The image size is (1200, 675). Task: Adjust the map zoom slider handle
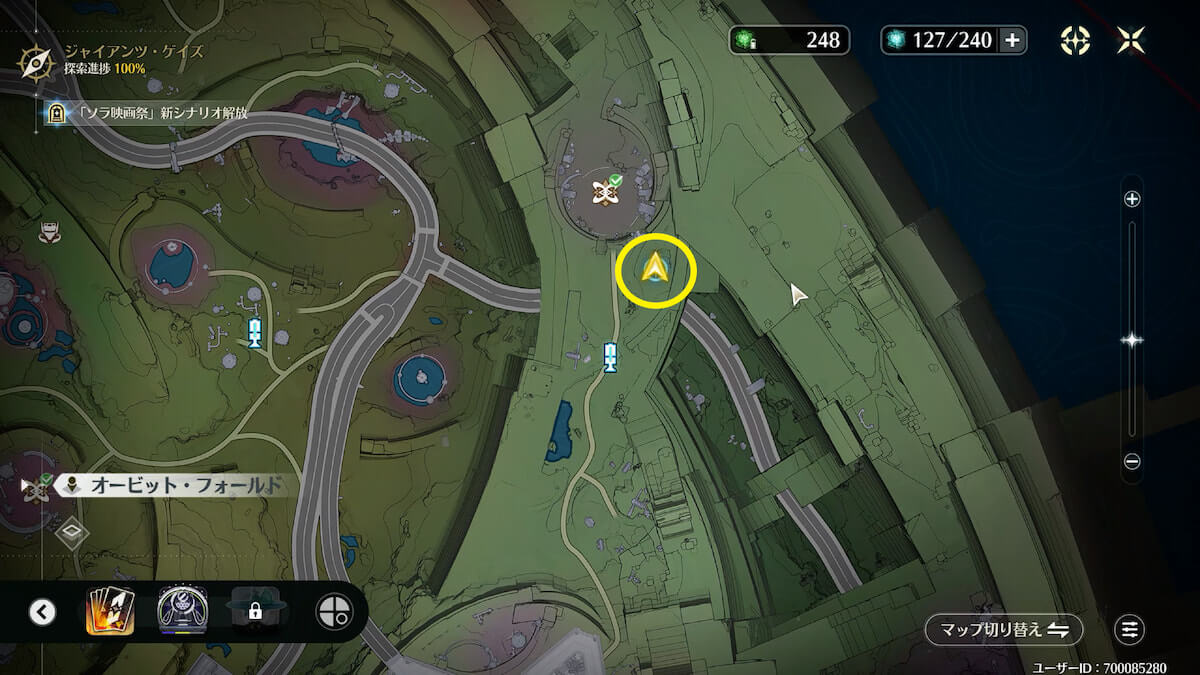coord(1132,340)
